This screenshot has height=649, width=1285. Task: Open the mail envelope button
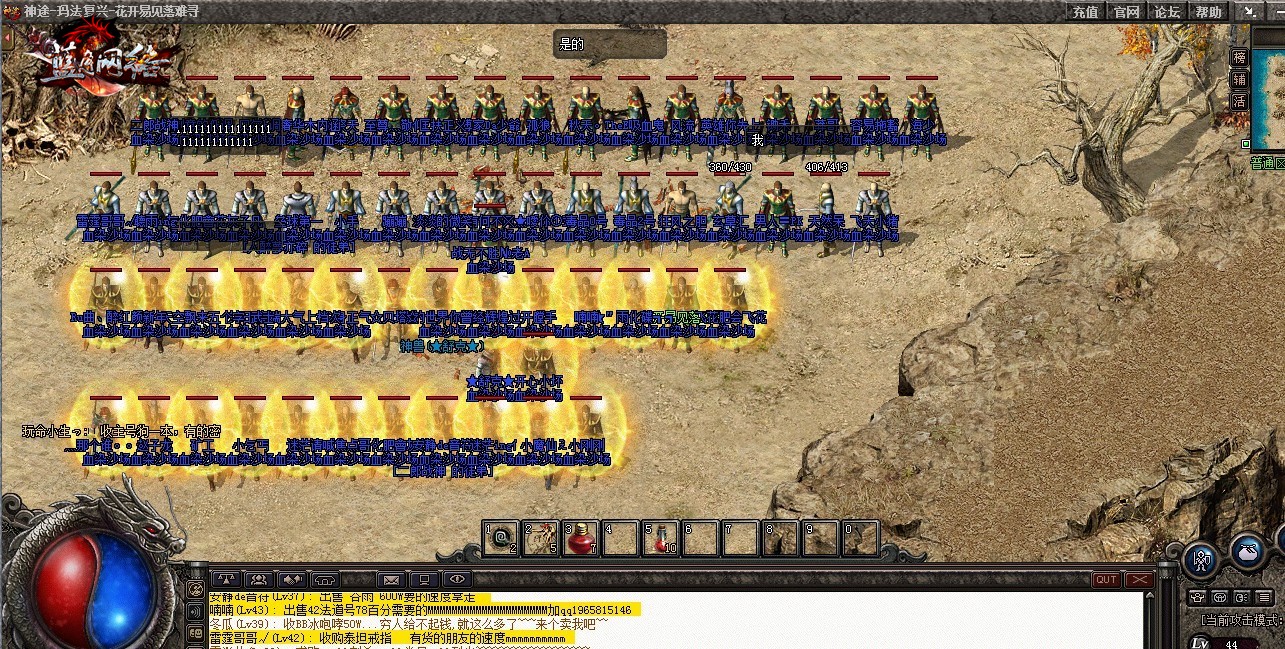[x=391, y=579]
